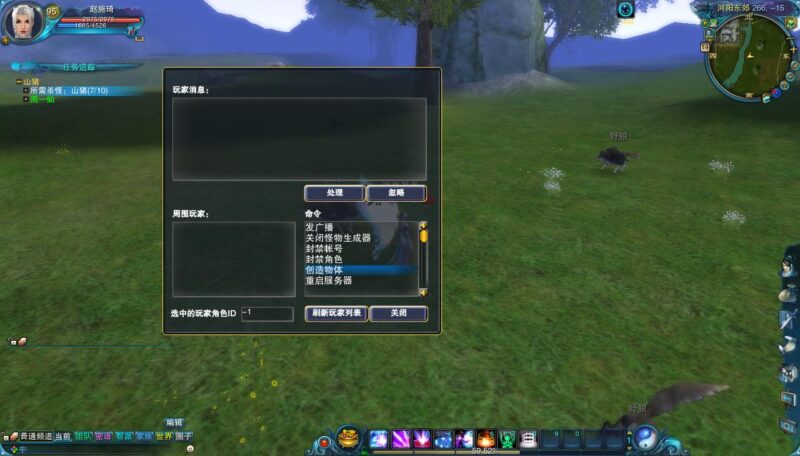Select the highlighted 创造物体 command
This screenshot has width=800, height=456.
(324, 270)
